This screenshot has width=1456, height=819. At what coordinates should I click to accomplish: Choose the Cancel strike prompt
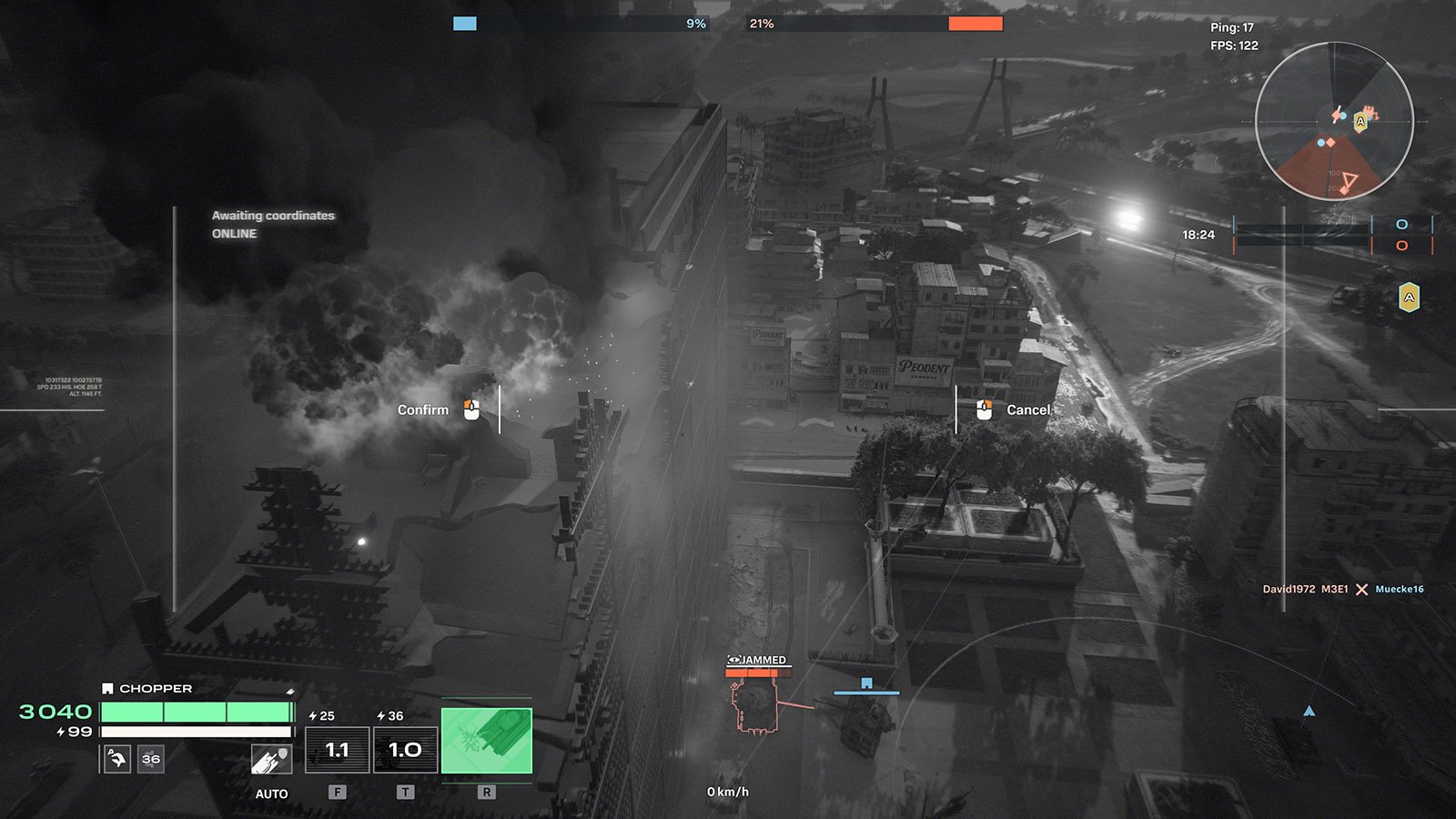tap(1014, 410)
